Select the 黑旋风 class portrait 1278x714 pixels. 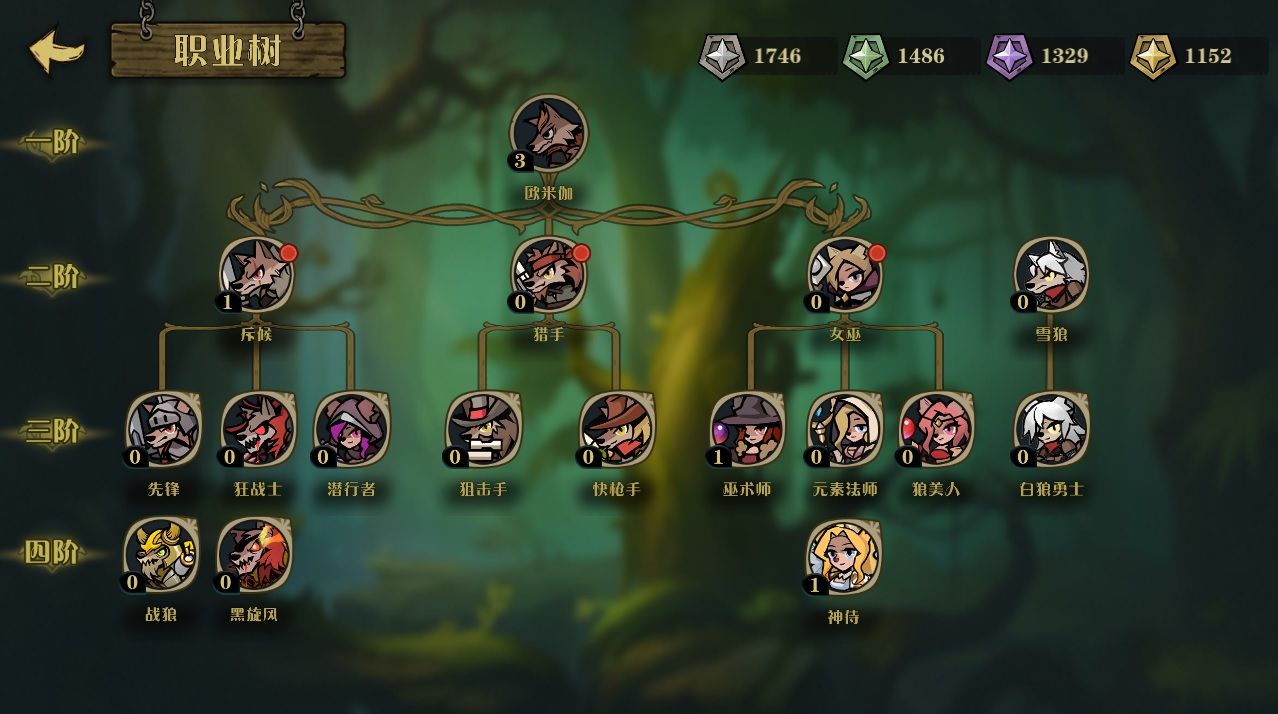(255, 555)
